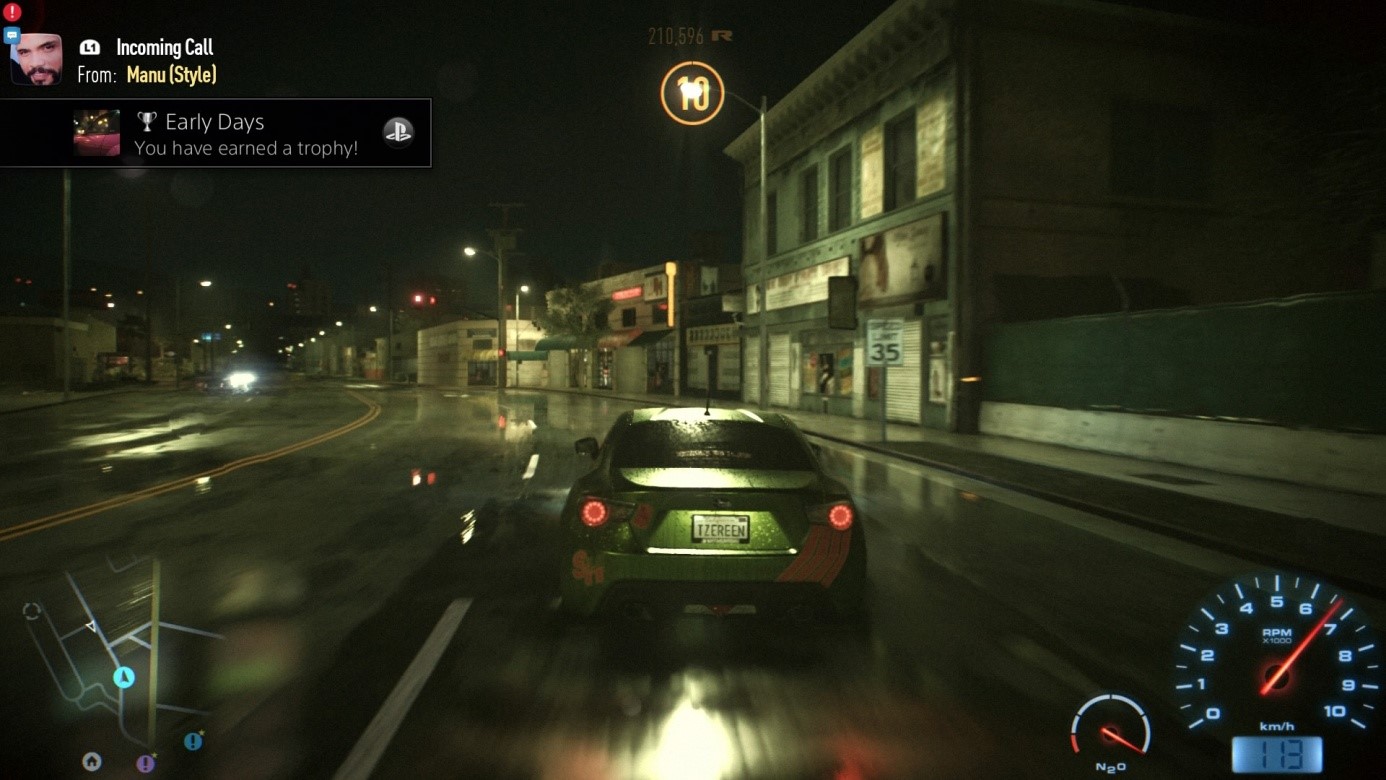Viewport: 1386px width, 780px height.
Task: Click the blue chat bubble icon
Action: point(12,36)
